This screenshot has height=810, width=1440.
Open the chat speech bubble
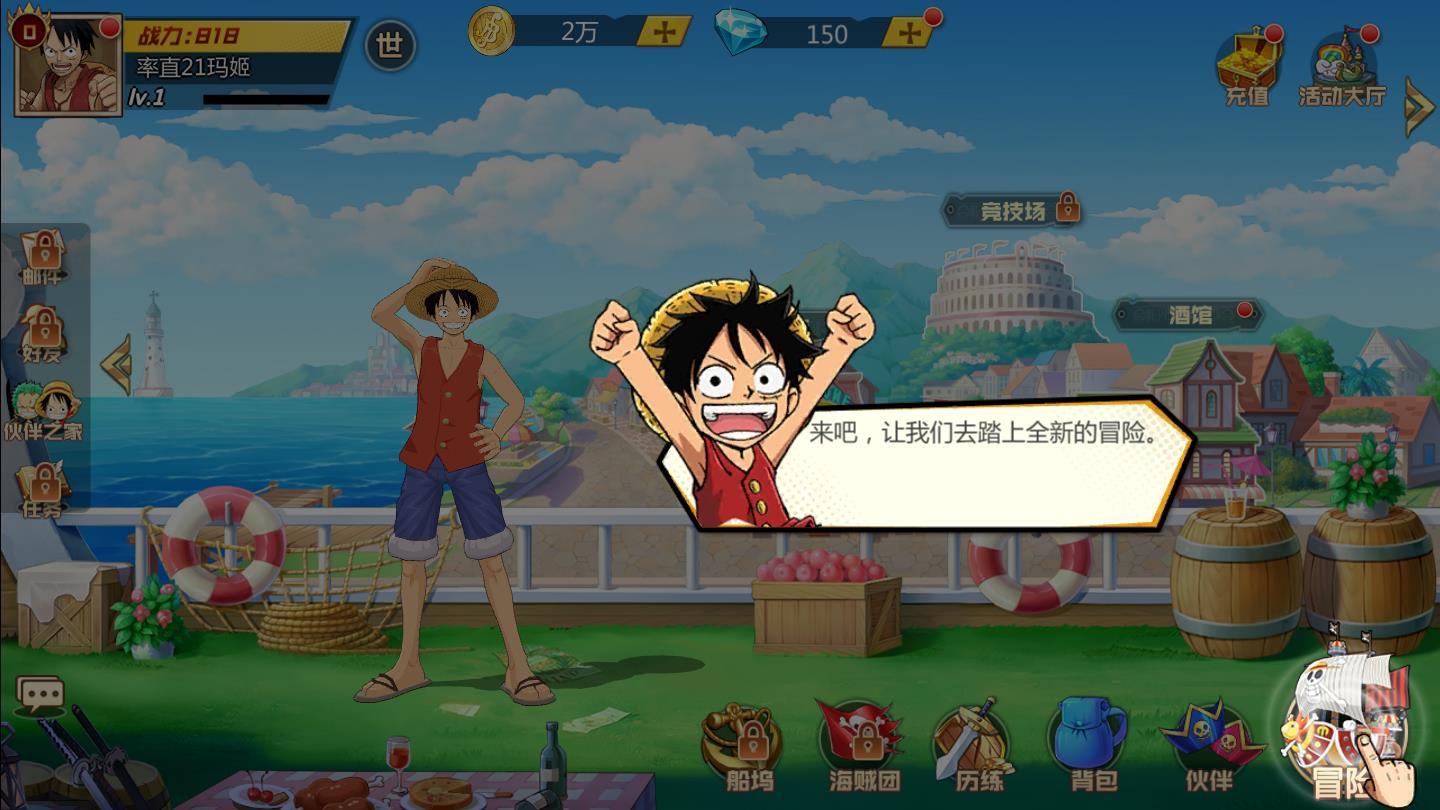[x=41, y=693]
